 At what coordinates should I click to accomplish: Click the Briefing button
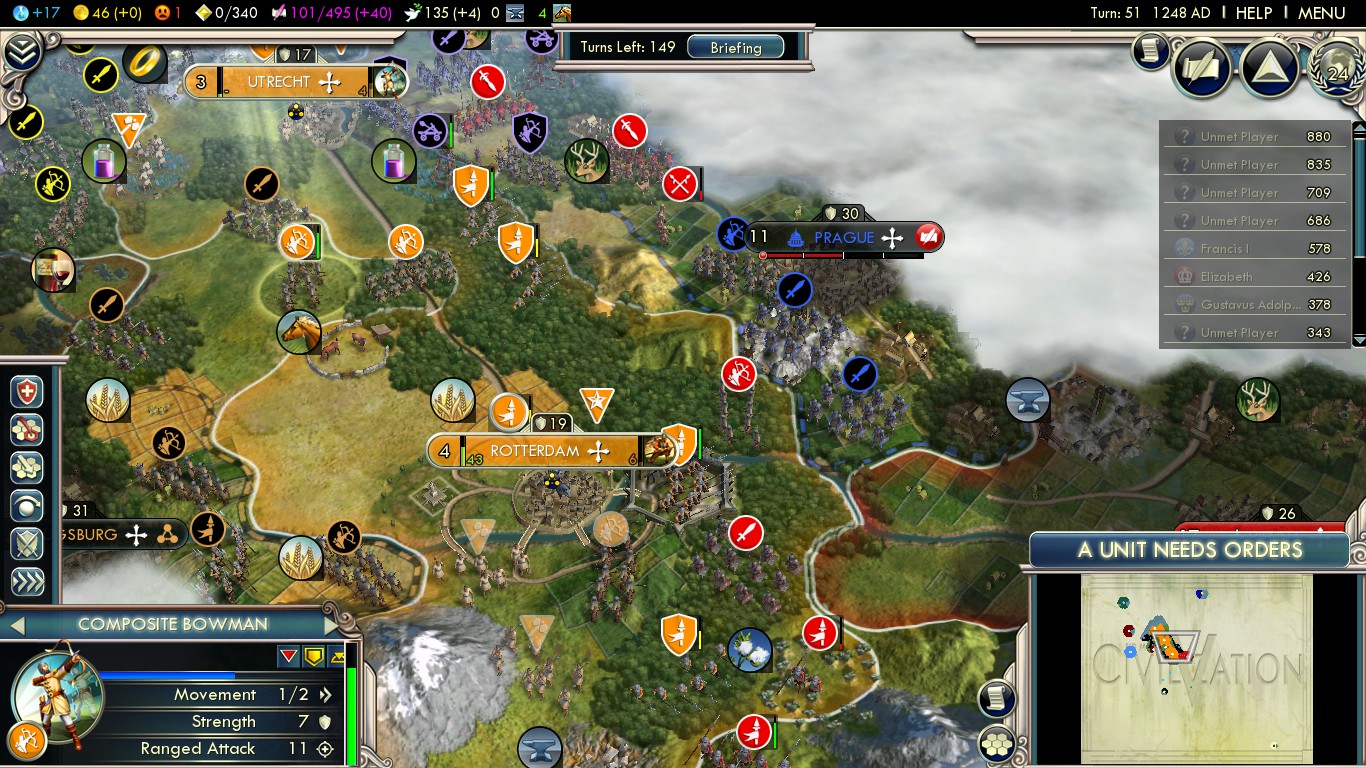735,47
